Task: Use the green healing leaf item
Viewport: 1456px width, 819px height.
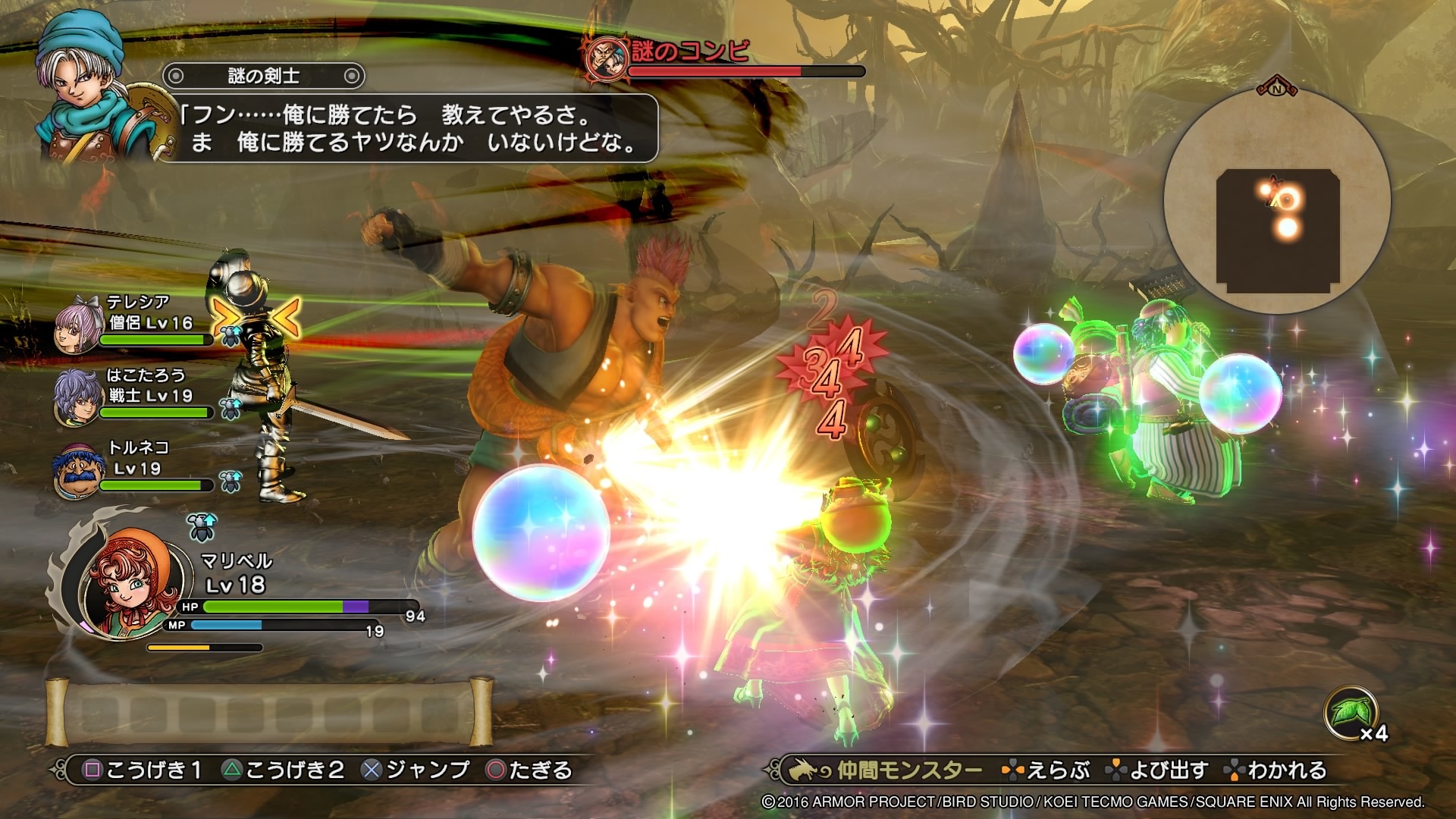Action: tap(1349, 713)
